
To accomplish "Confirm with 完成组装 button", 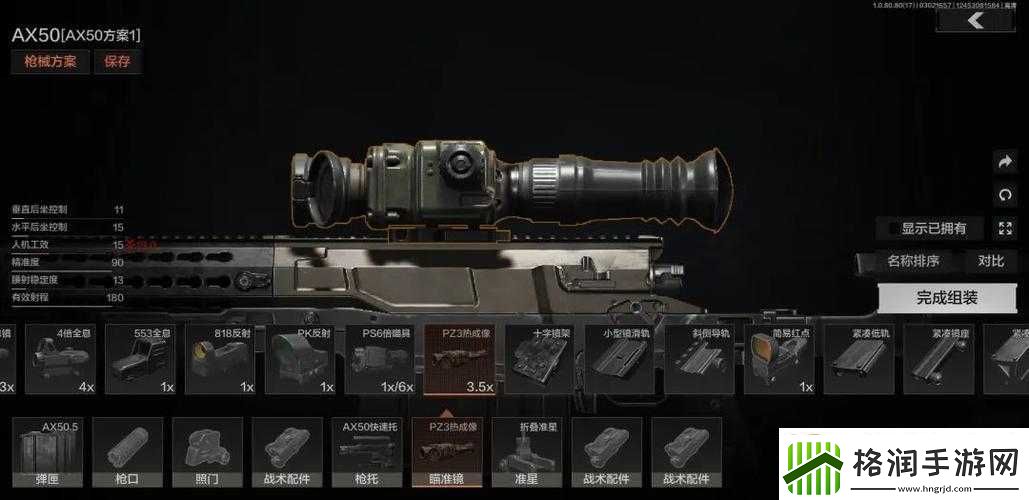I will [x=947, y=297].
